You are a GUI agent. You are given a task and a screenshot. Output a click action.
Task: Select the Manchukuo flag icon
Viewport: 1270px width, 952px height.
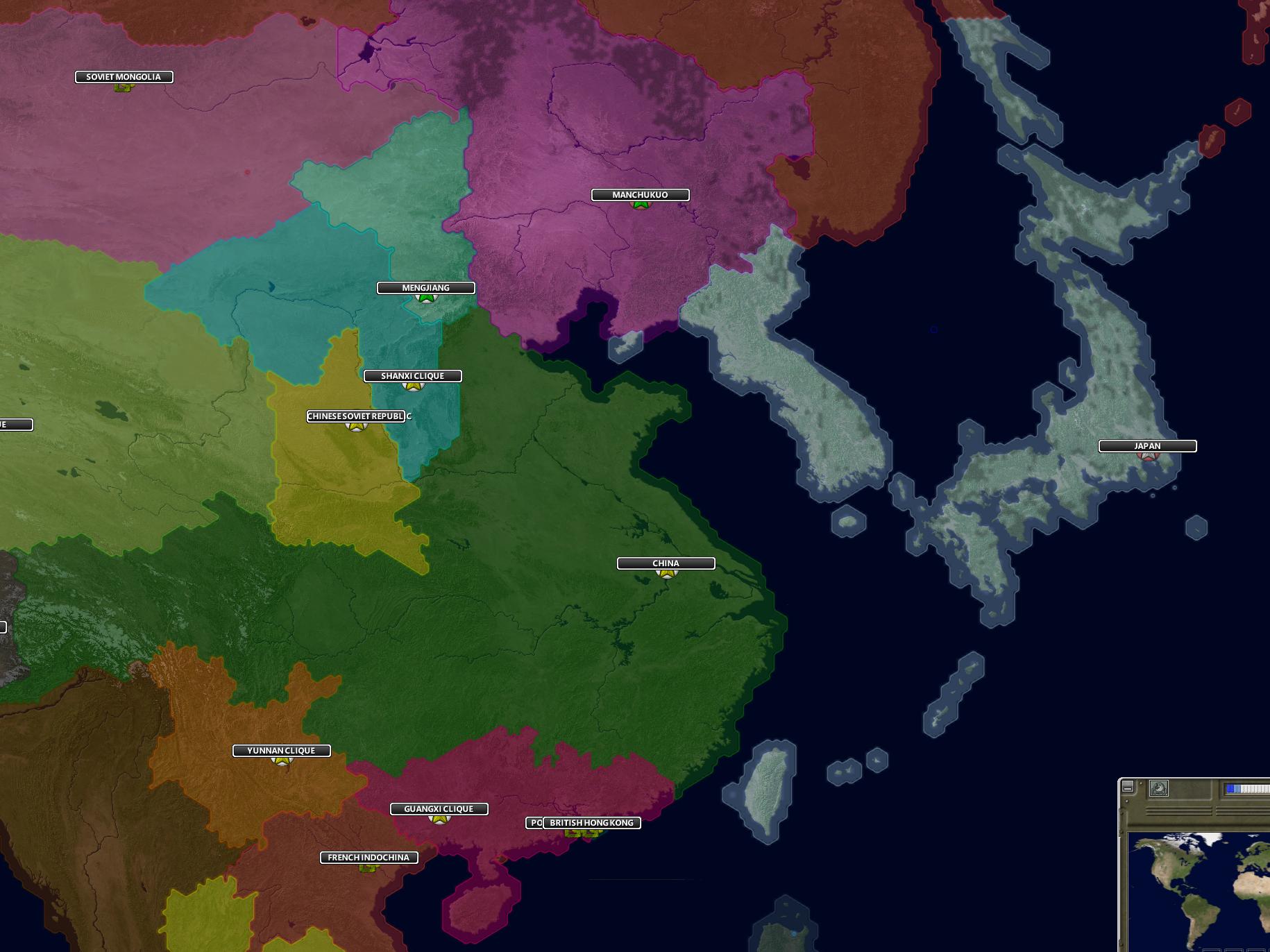[x=641, y=205]
